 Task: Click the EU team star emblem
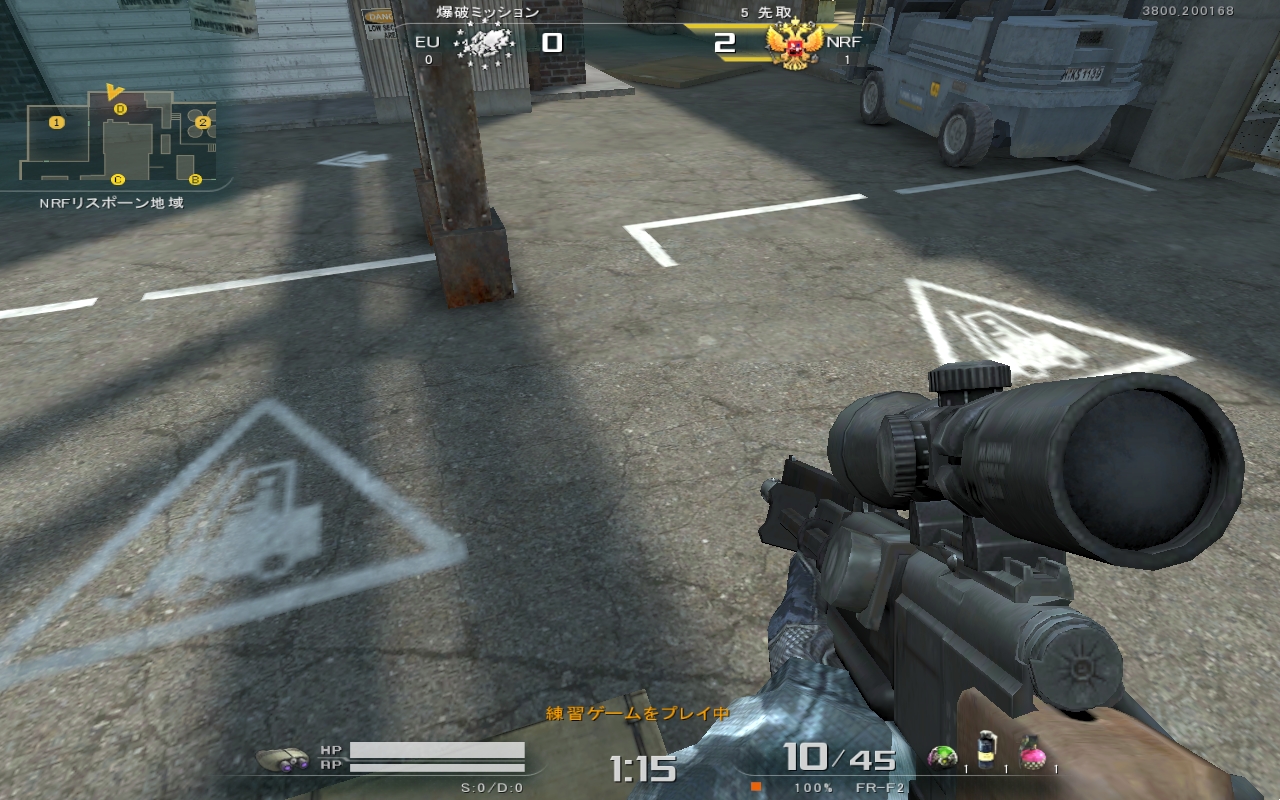click(484, 44)
